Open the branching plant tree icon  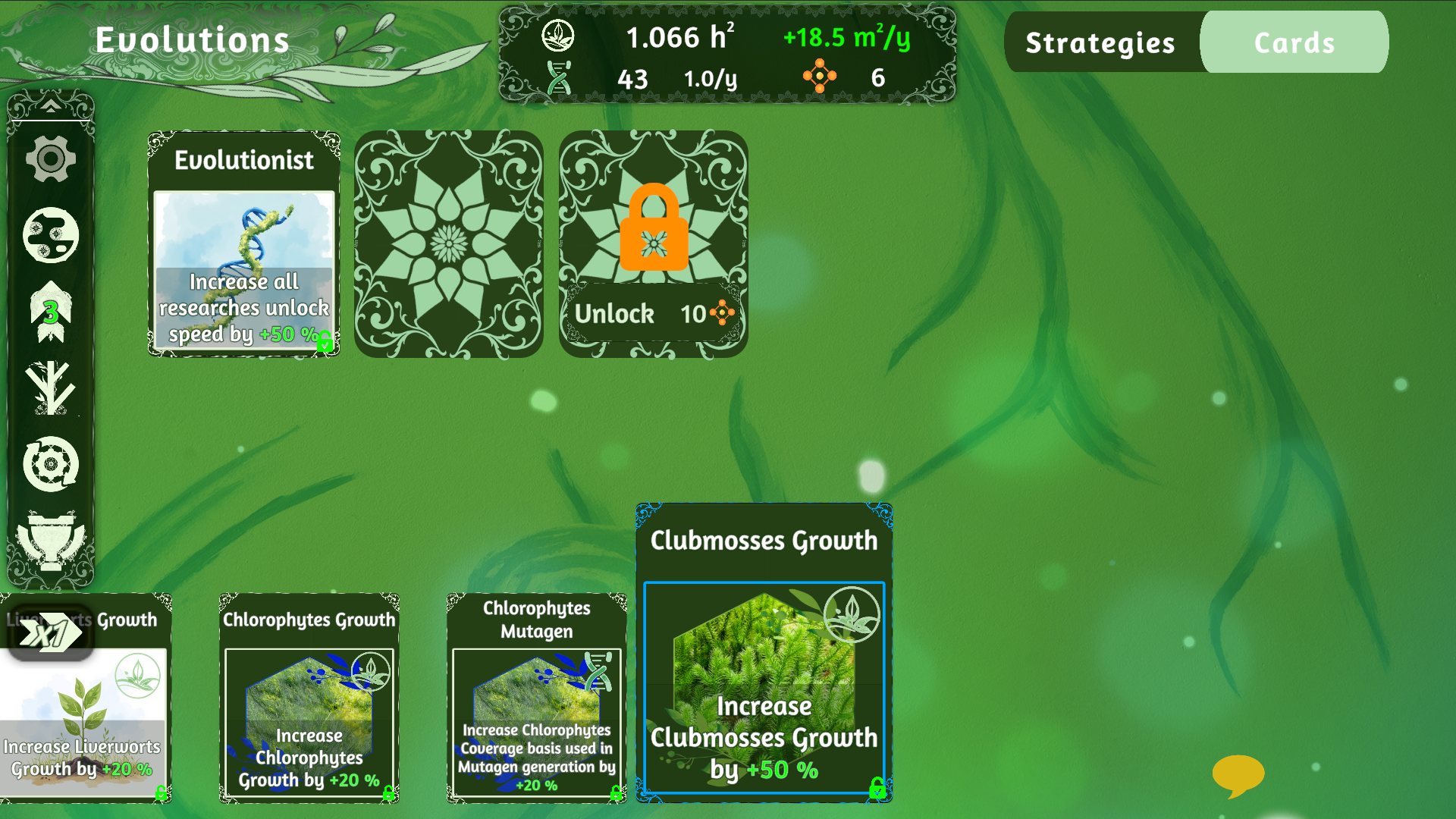51,388
